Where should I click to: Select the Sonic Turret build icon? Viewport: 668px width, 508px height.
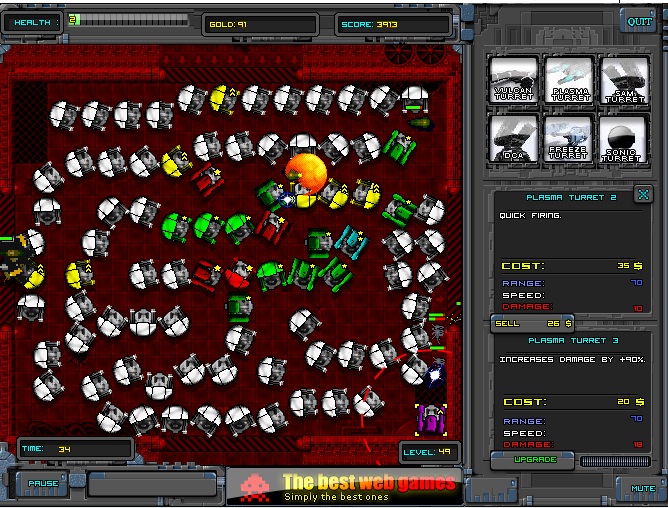pyautogui.click(x=625, y=137)
